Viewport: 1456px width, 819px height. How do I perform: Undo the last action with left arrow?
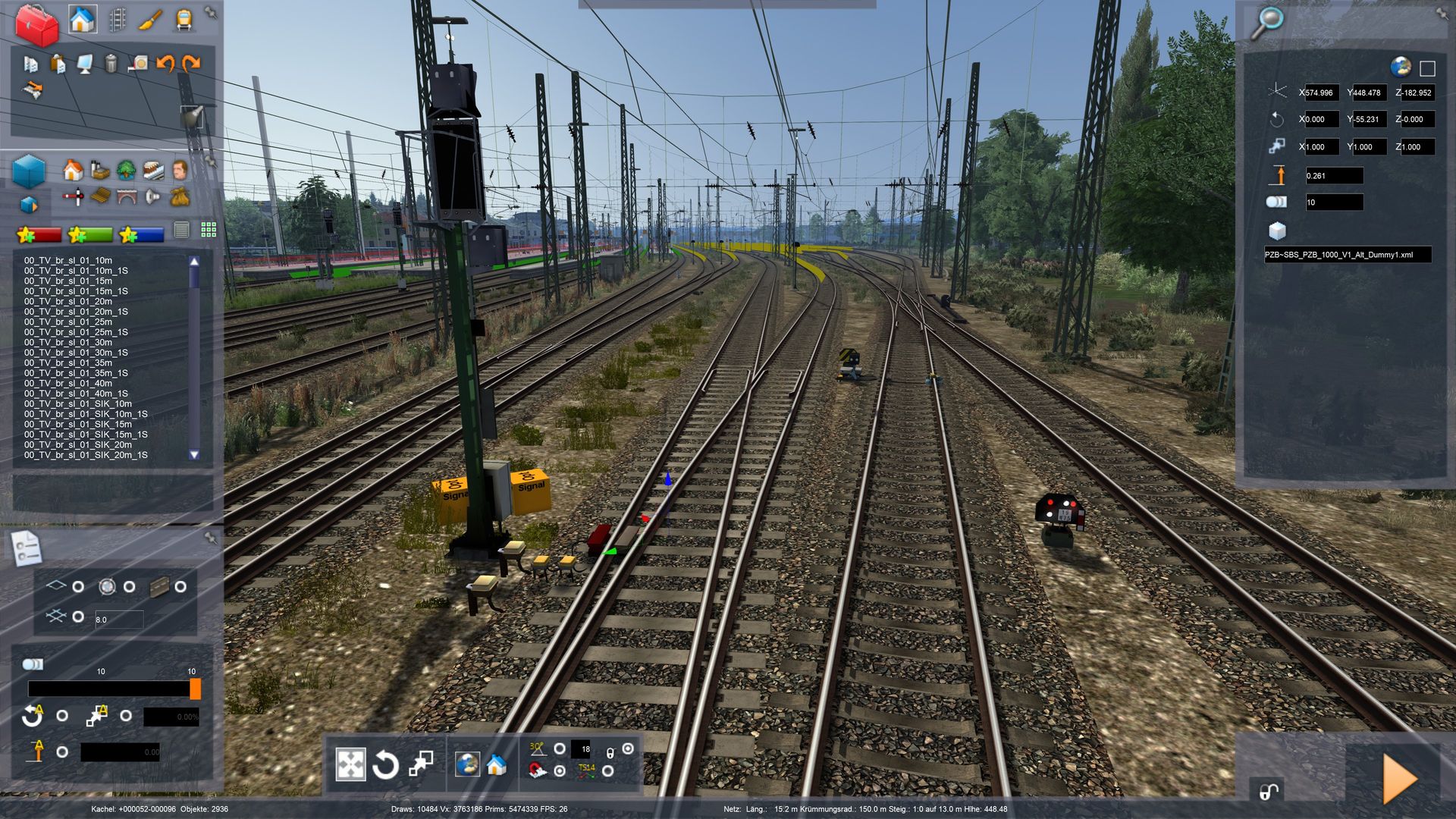point(165,64)
